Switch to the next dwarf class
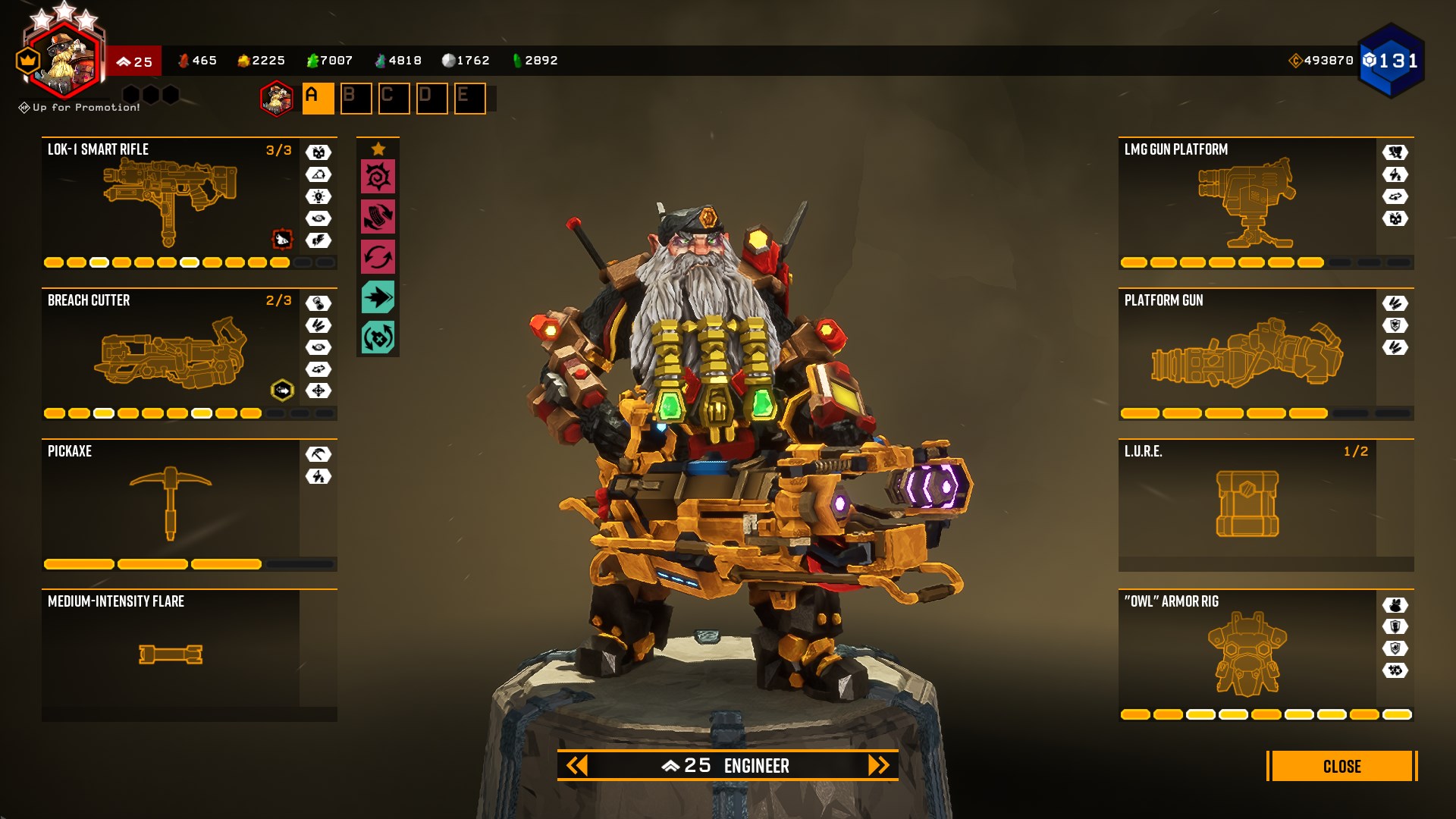The image size is (1456, 819). click(878, 765)
